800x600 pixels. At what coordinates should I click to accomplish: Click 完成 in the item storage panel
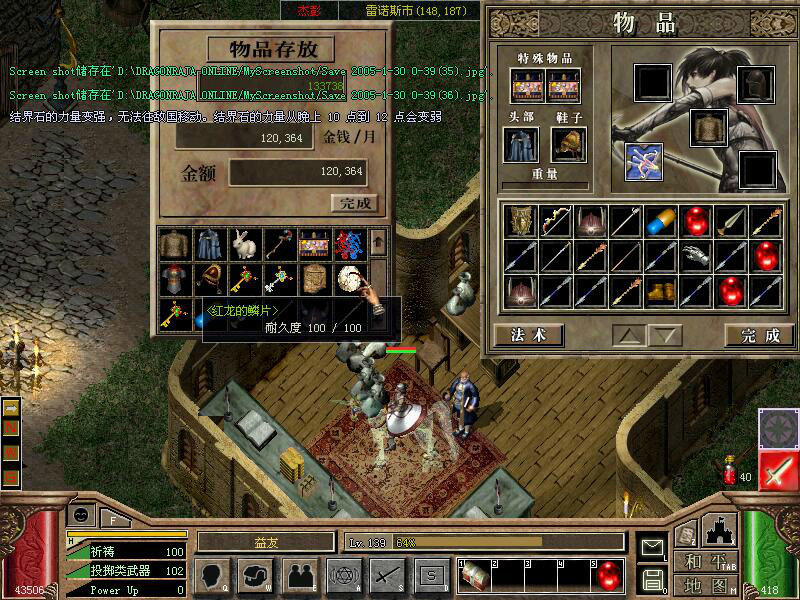(x=355, y=203)
